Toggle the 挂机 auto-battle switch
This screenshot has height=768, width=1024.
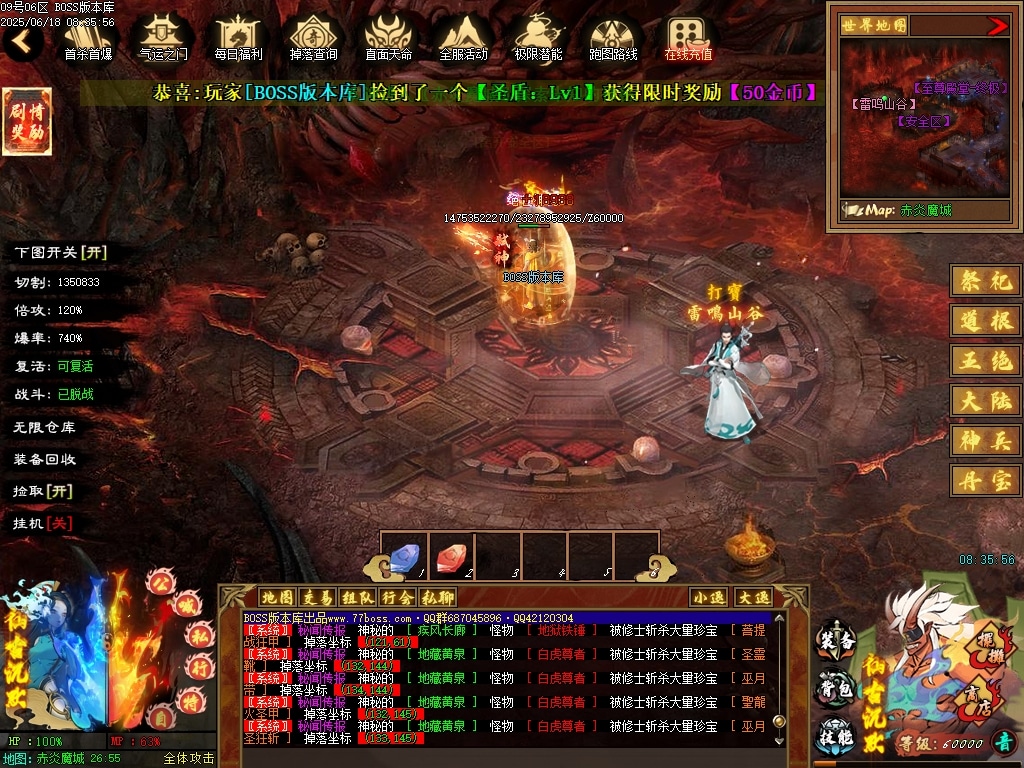coord(44,523)
